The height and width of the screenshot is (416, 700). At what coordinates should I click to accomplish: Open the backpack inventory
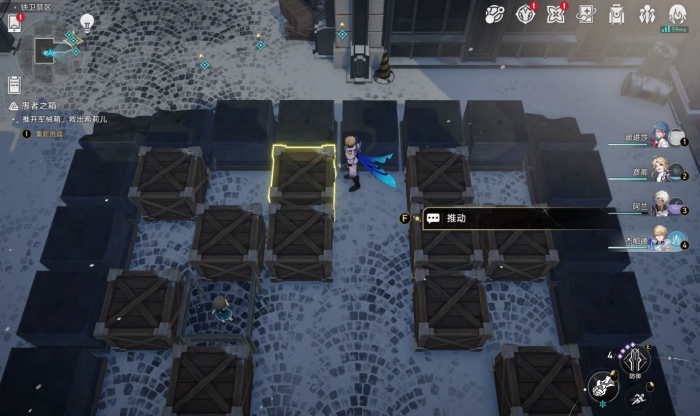pyautogui.click(x=617, y=14)
